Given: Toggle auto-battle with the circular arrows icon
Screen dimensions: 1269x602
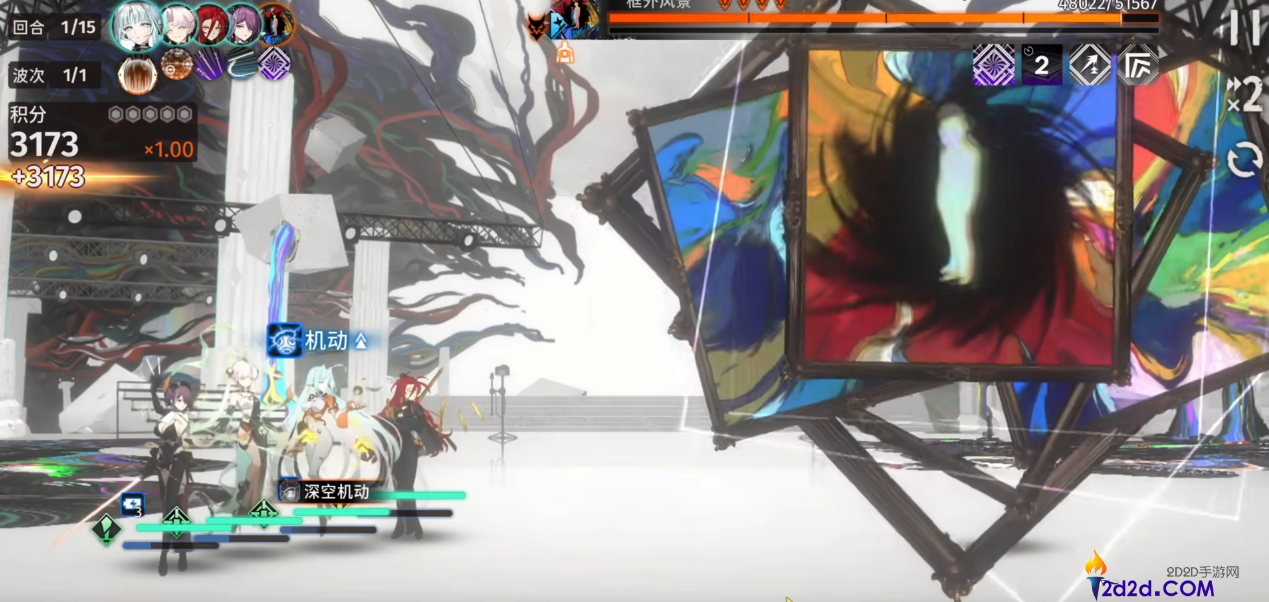Looking at the screenshot, I should [x=1245, y=160].
